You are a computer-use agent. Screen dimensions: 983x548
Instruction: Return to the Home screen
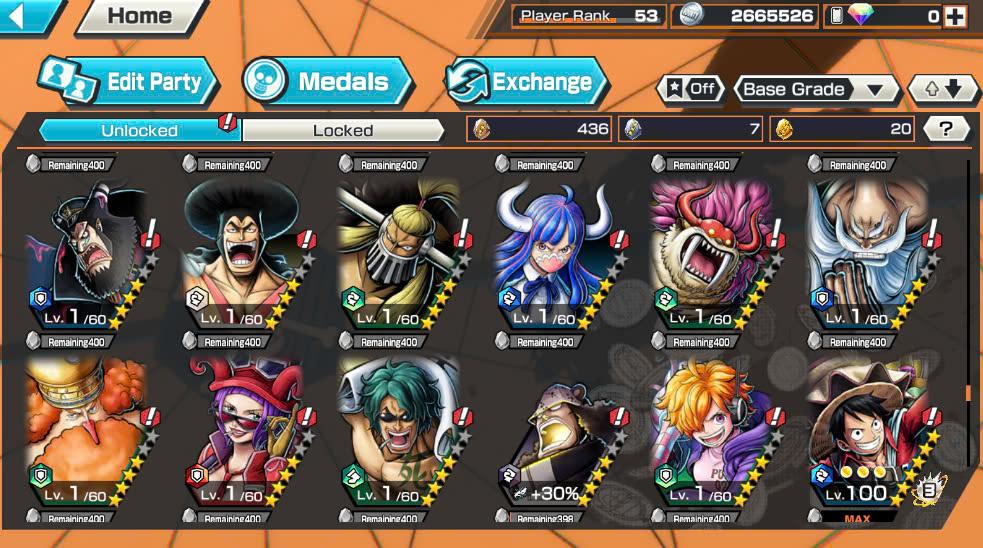pyautogui.click(x=138, y=16)
